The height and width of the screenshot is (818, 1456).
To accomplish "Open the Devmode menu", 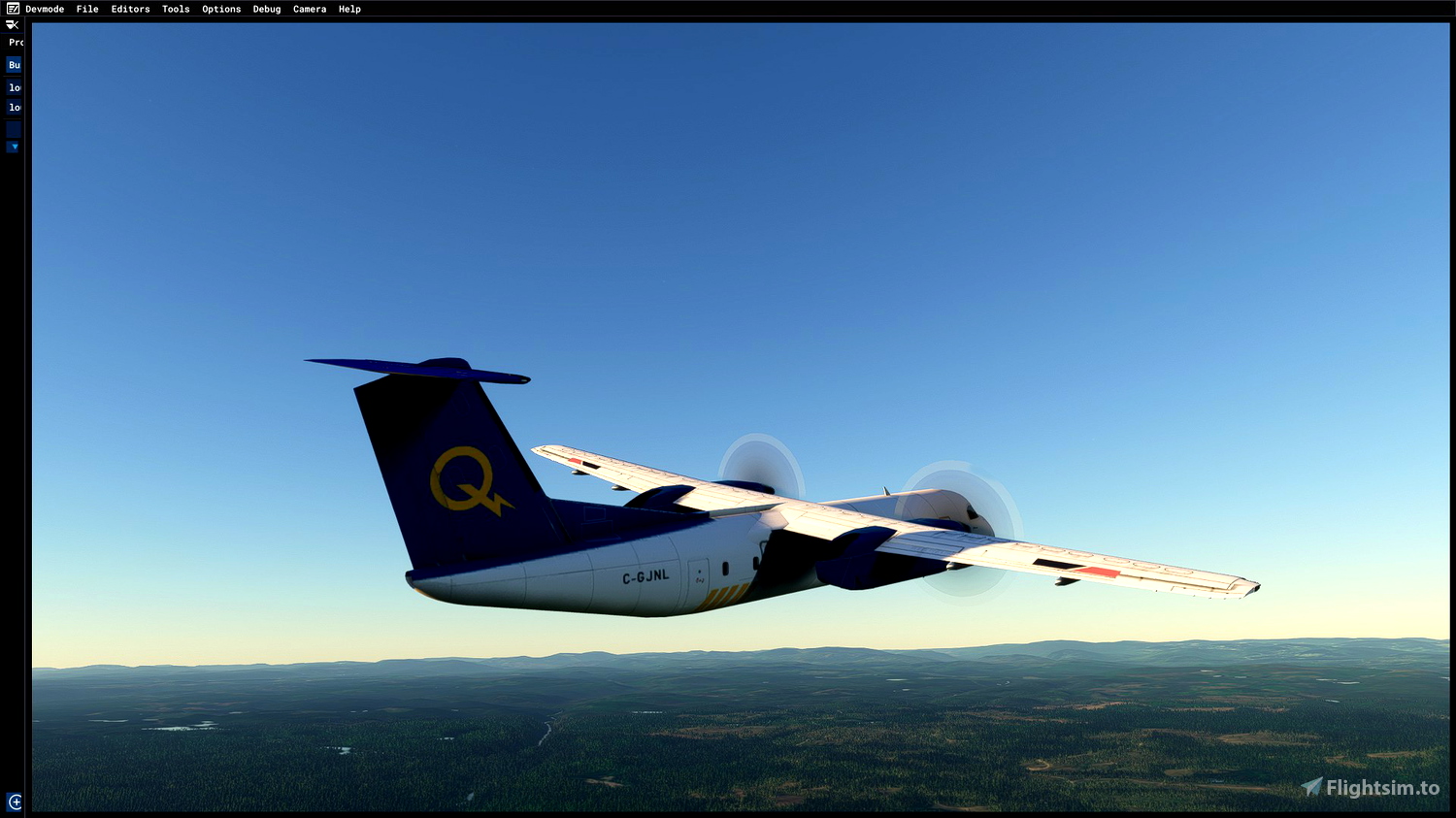I will click(x=44, y=9).
